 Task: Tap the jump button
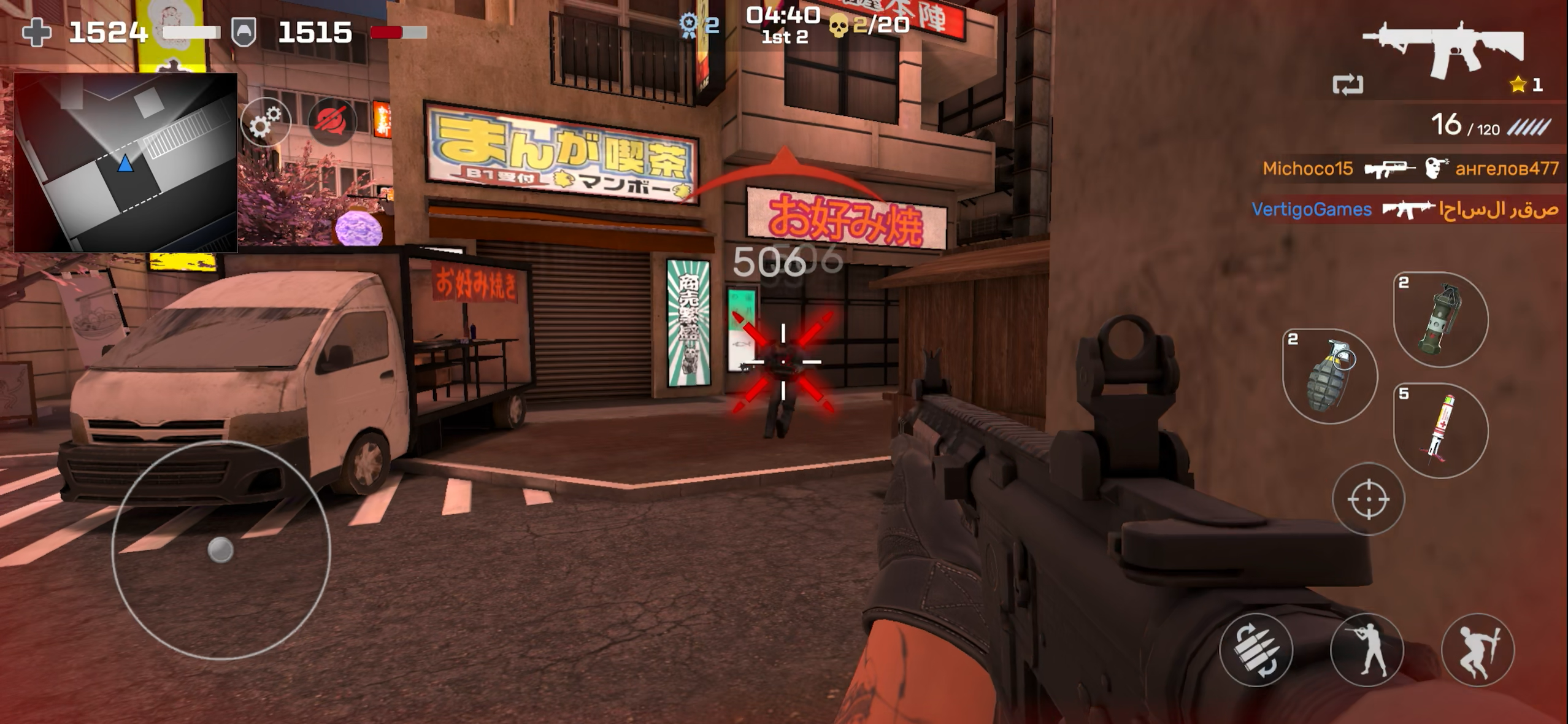[x=1477, y=649]
